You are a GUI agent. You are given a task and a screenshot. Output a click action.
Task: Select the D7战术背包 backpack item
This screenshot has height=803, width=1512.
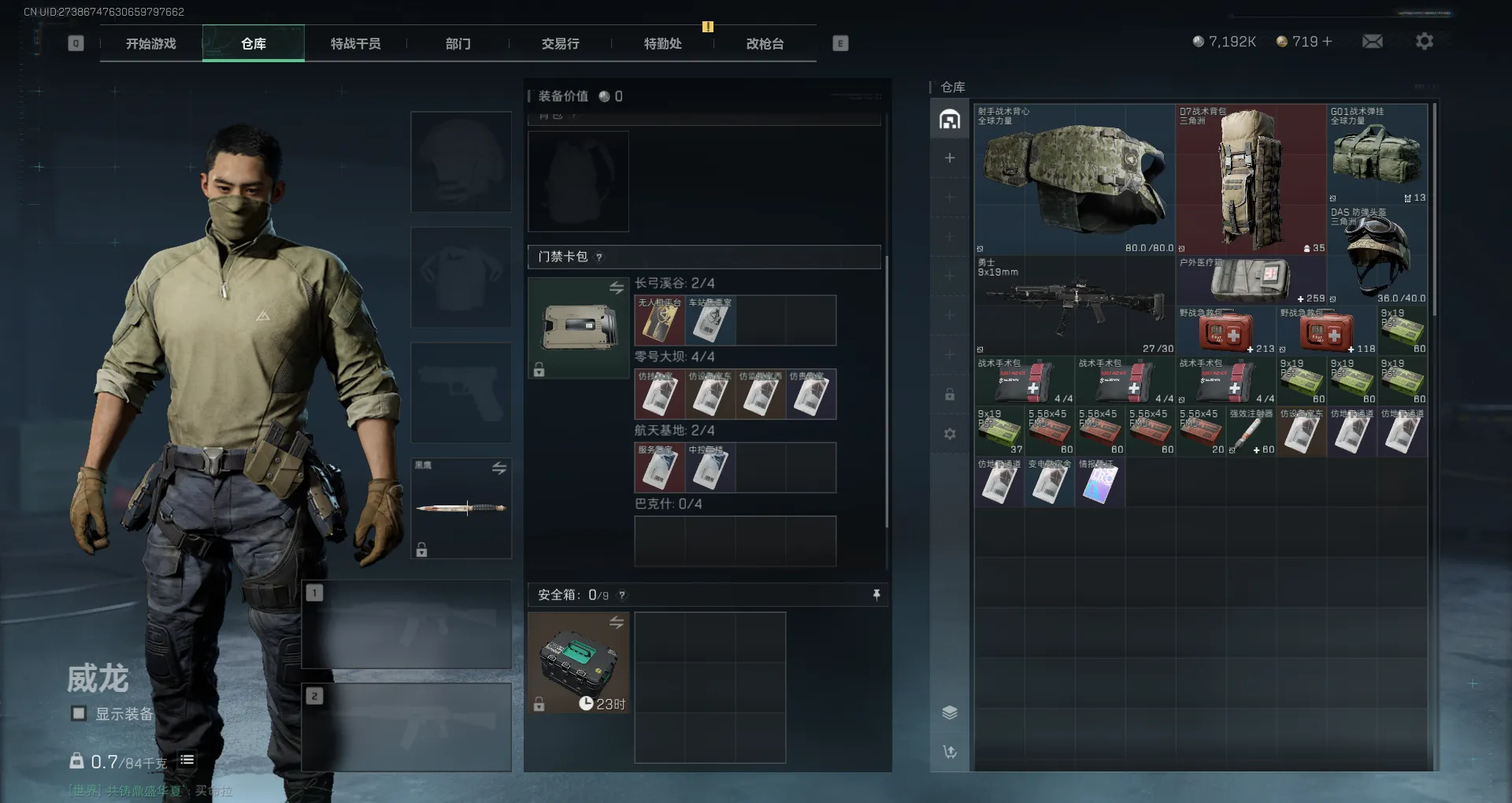pyautogui.click(x=1251, y=179)
